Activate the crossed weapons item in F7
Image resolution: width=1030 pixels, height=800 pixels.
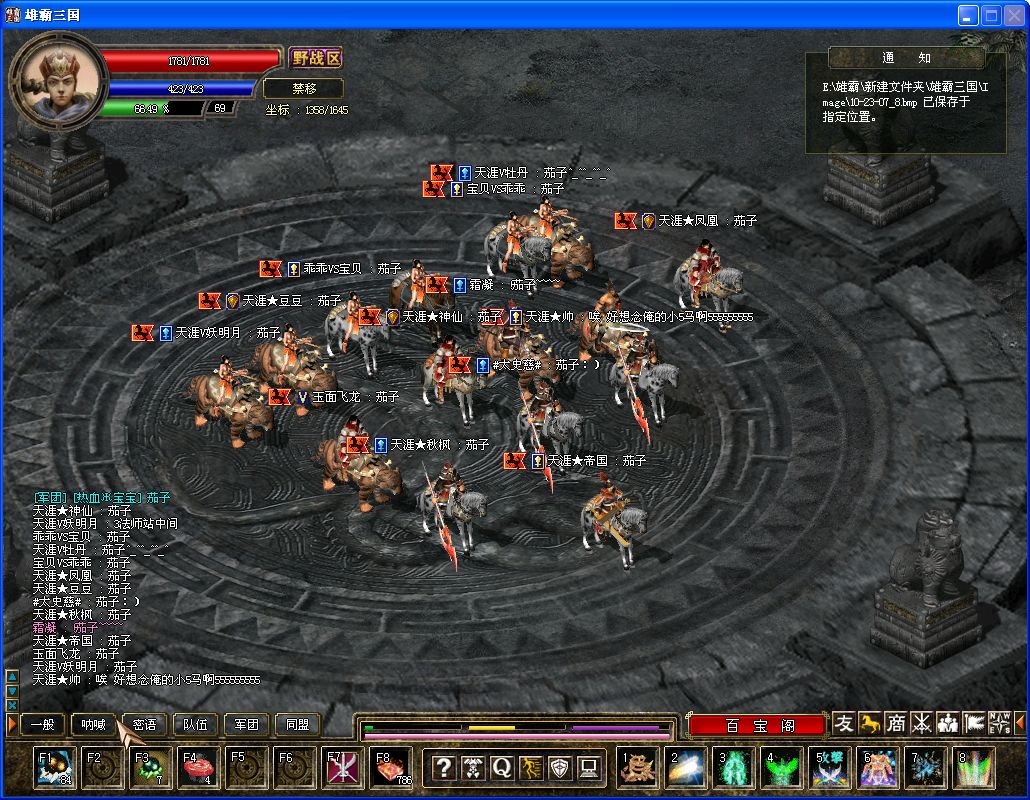342,768
